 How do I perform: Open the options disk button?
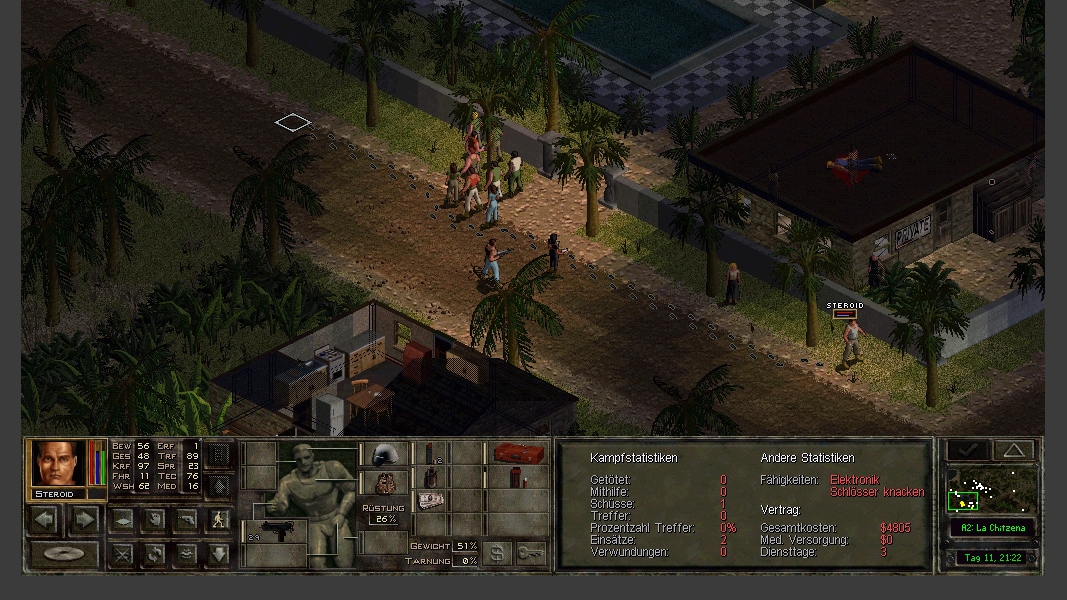pyautogui.click(x=64, y=554)
